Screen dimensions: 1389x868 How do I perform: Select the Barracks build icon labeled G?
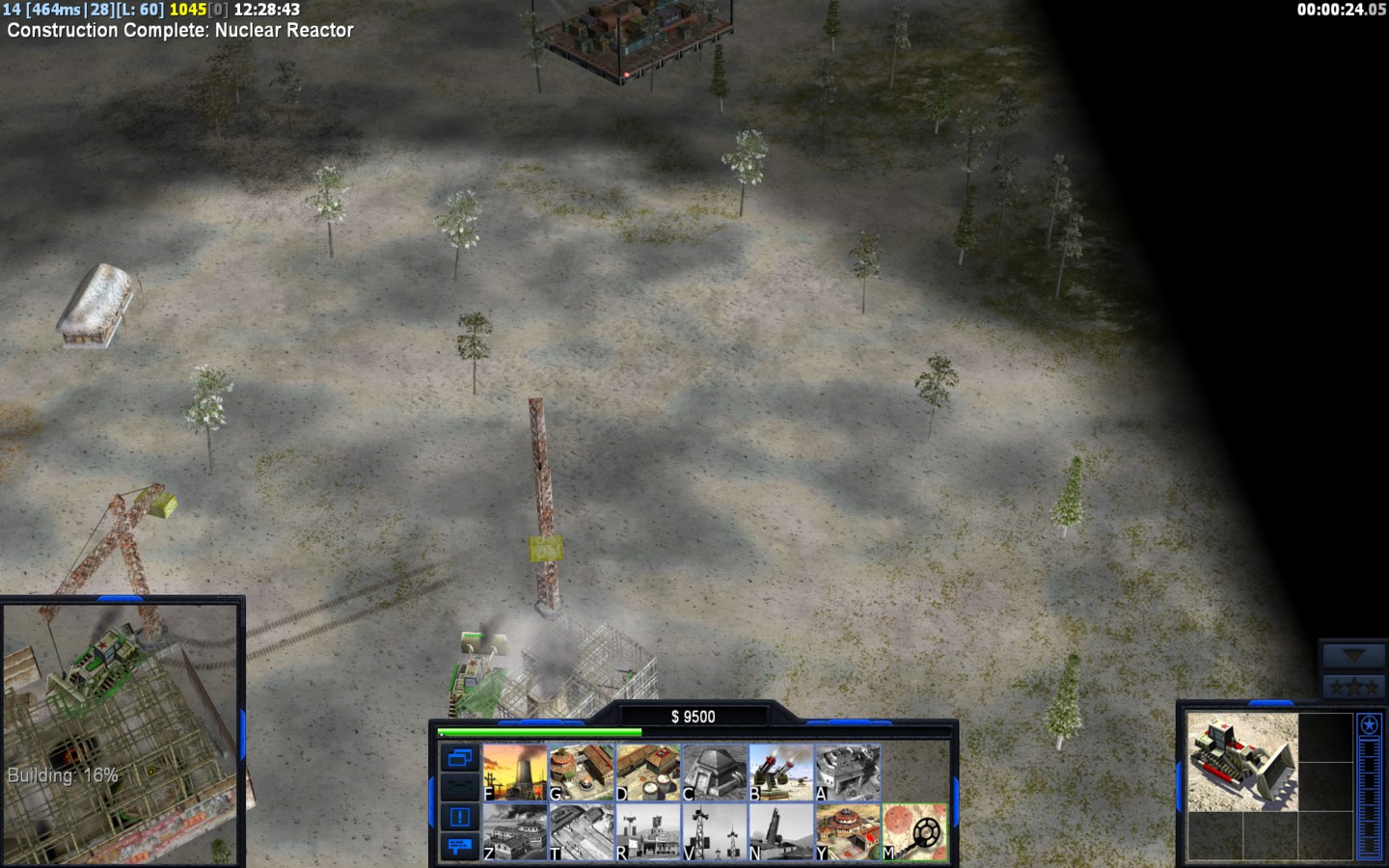pyautogui.click(x=582, y=773)
